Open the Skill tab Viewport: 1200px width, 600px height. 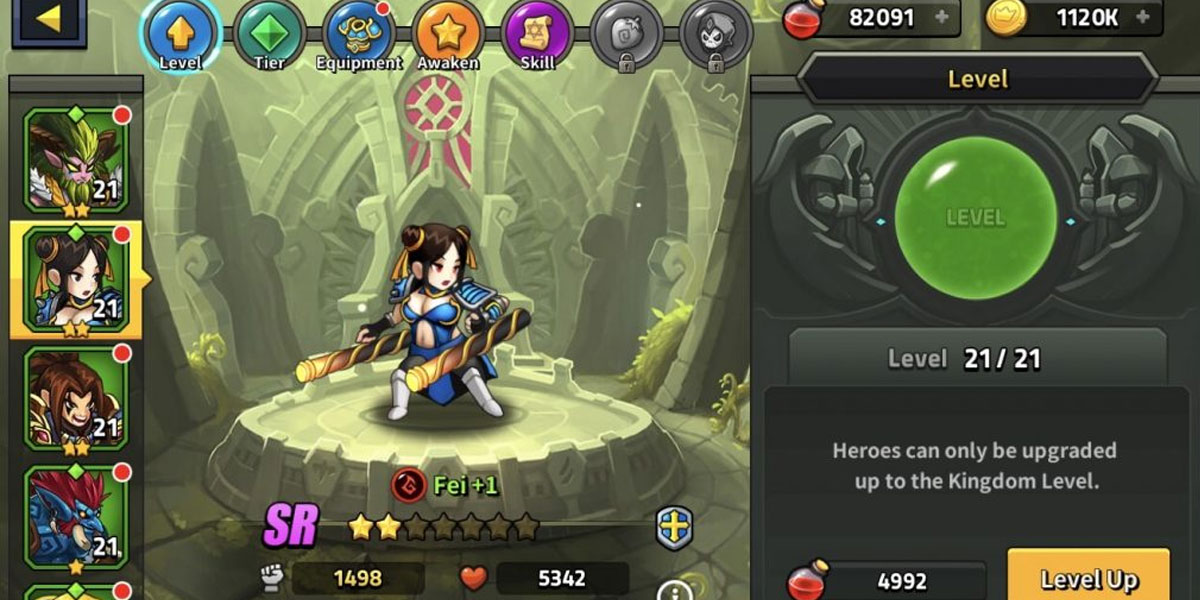pos(537,33)
